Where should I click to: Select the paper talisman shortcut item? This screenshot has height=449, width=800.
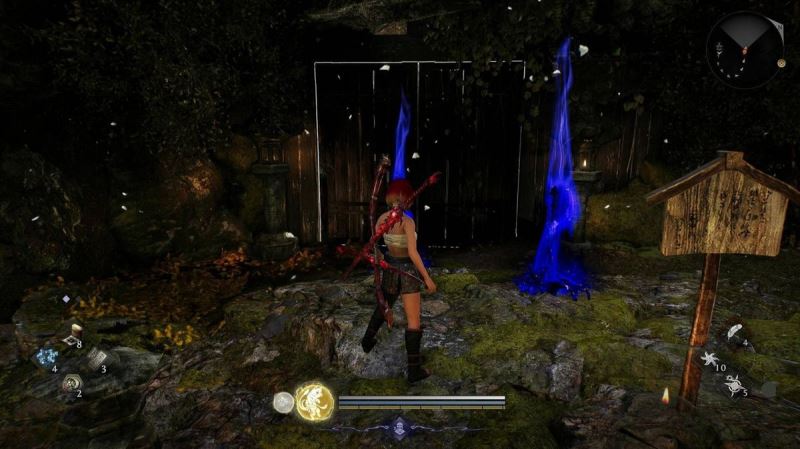click(x=96, y=358)
